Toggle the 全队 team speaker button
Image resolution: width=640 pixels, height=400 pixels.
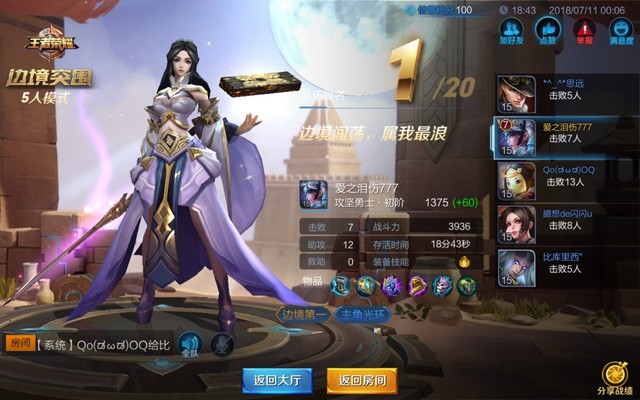click(x=190, y=344)
